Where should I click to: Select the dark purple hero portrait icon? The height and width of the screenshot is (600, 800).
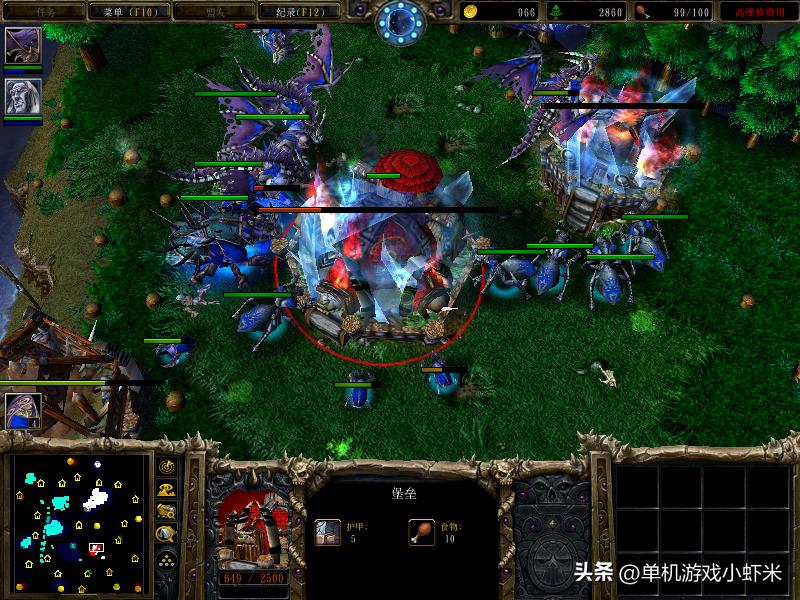click(x=22, y=45)
